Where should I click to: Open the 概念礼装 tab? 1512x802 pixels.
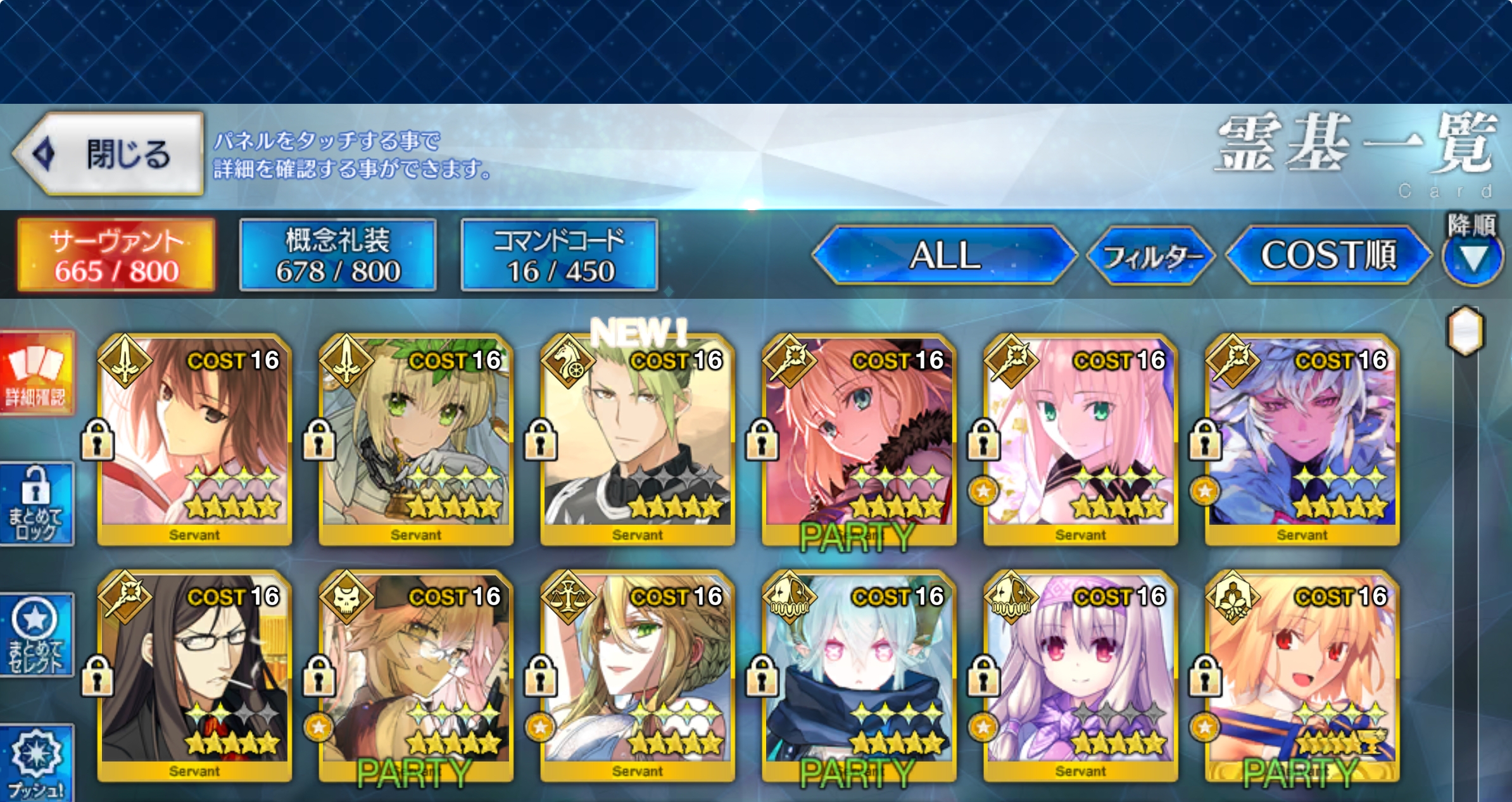tap(338, 255)
